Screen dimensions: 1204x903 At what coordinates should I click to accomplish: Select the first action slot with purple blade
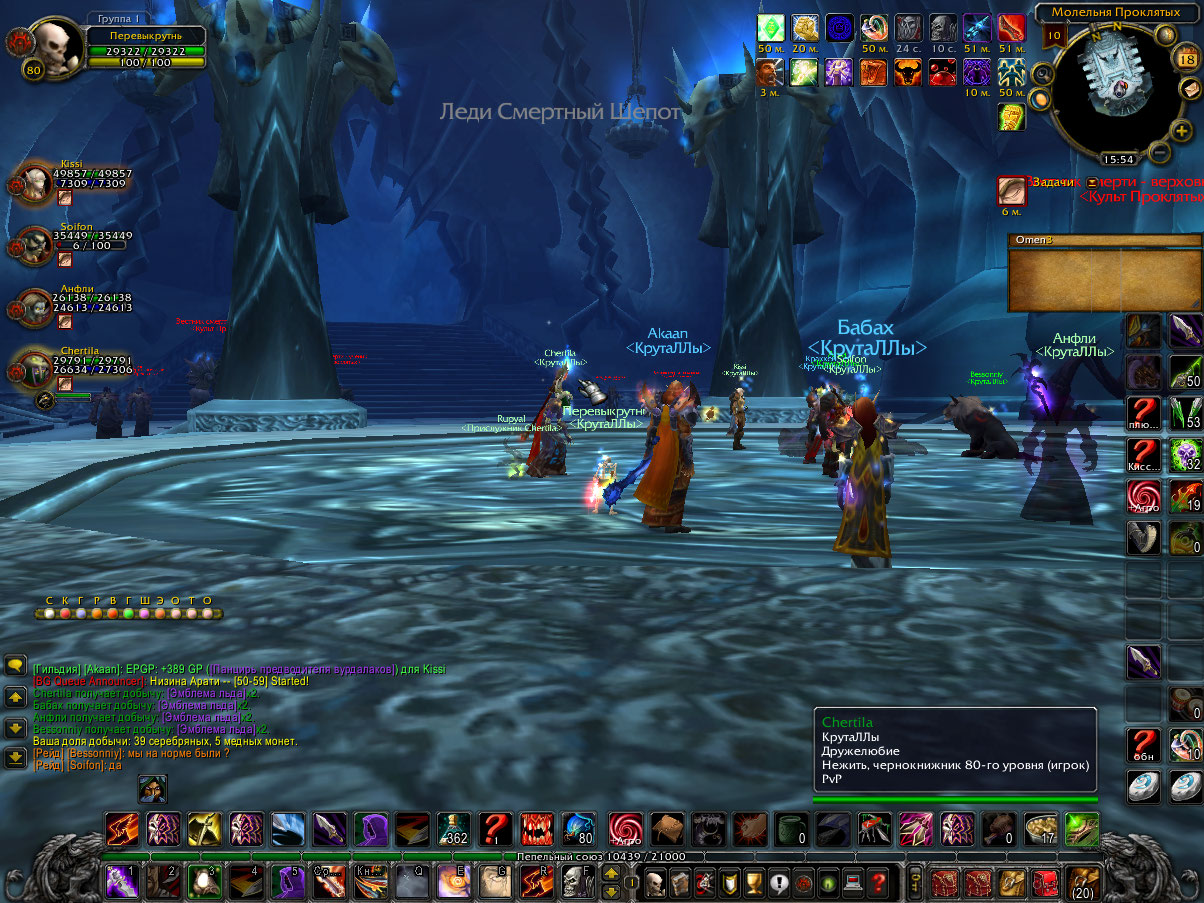(122, 882)
